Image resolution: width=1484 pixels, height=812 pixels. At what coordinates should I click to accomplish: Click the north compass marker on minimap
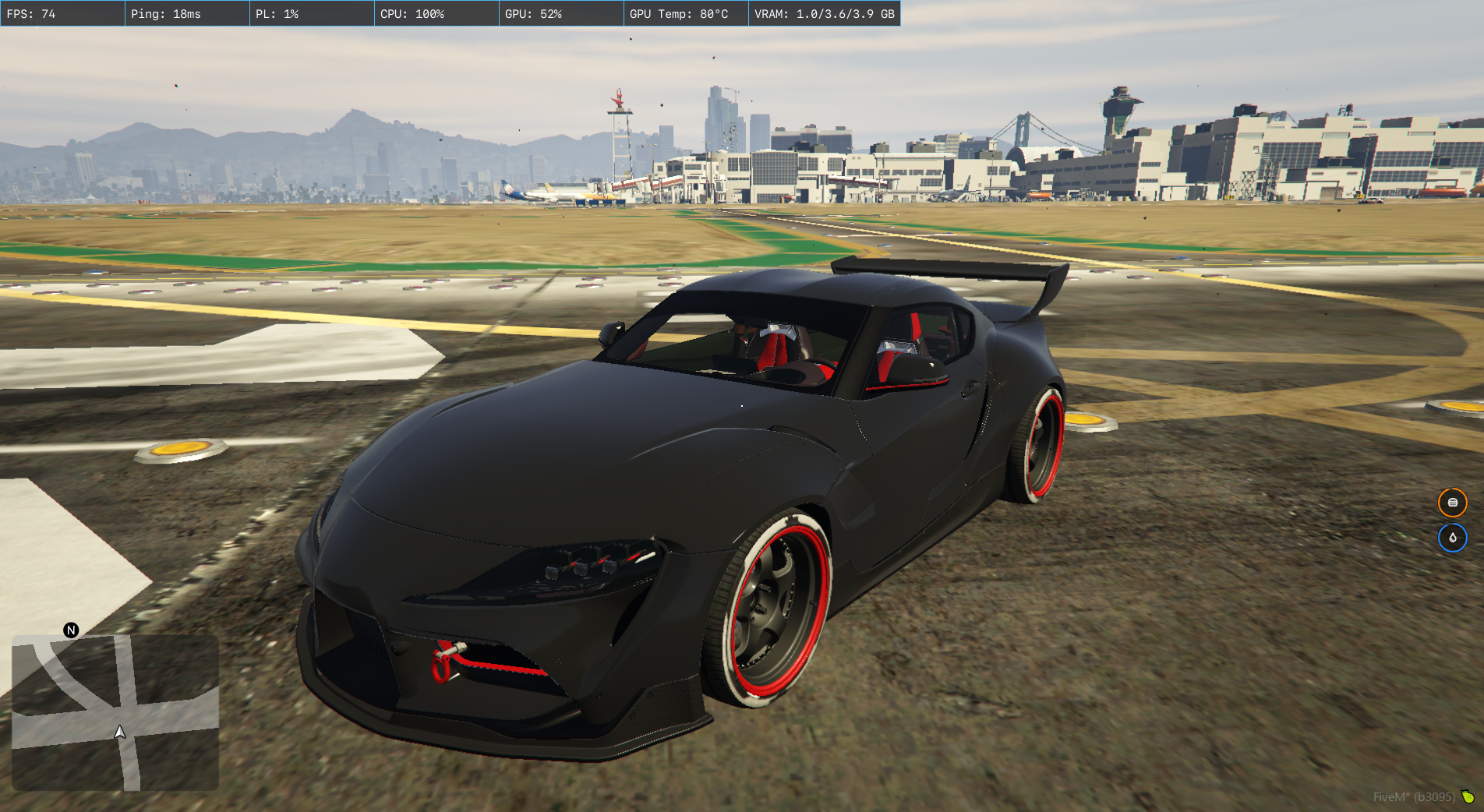pos(71,630)
